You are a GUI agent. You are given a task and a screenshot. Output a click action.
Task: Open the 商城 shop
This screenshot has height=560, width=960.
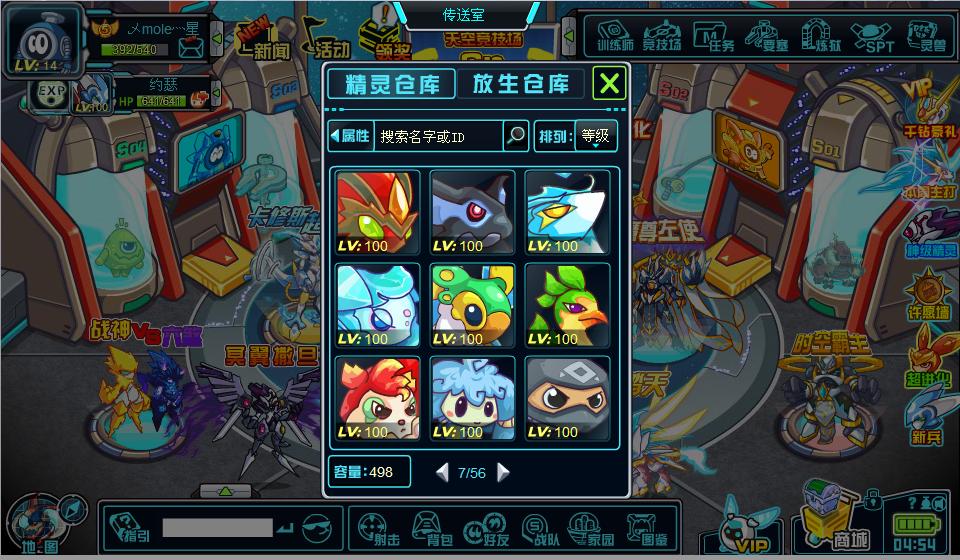click(x=832, y=520)
